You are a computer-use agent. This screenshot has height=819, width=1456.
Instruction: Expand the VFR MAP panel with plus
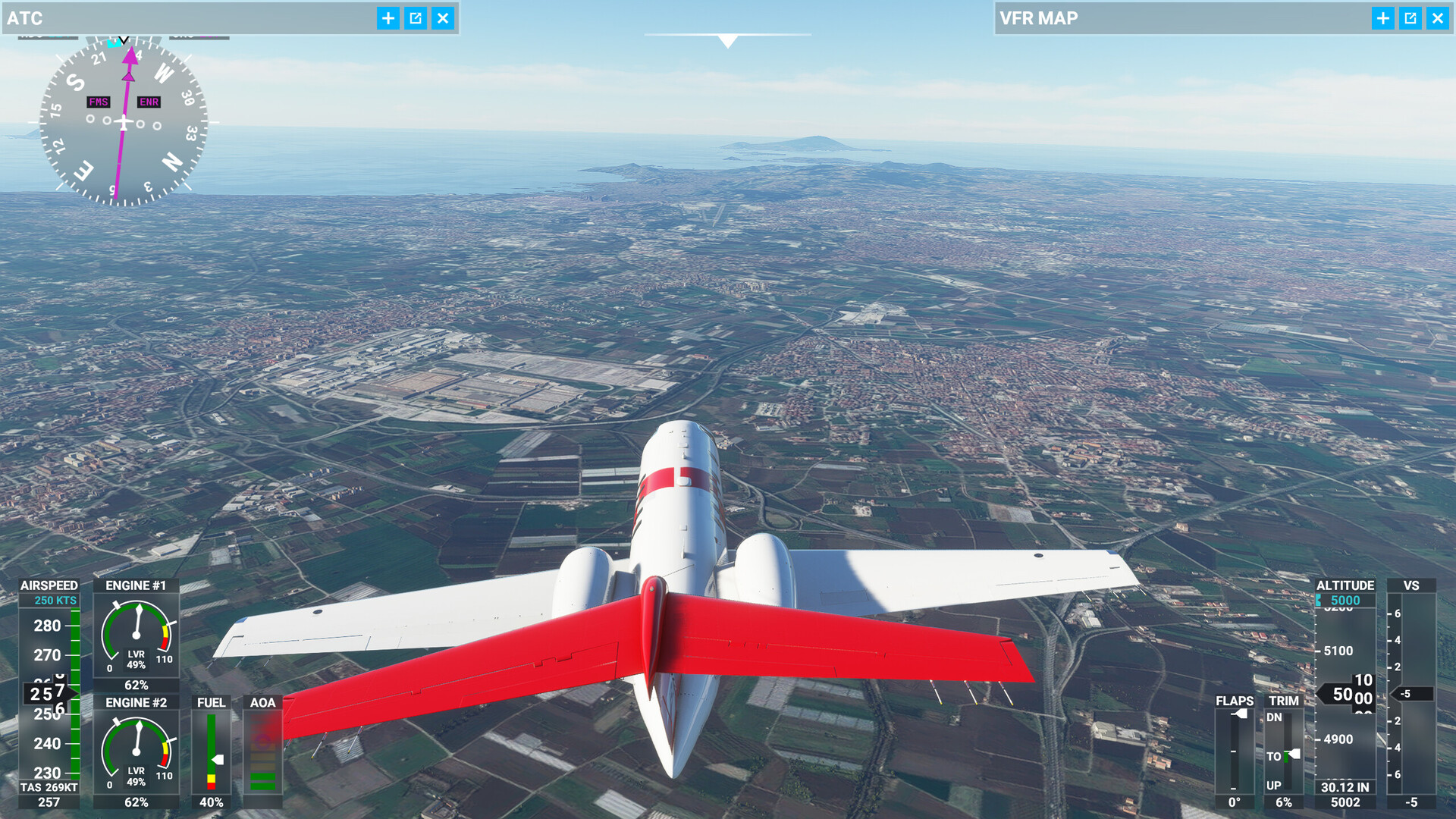click(1383, 18)
